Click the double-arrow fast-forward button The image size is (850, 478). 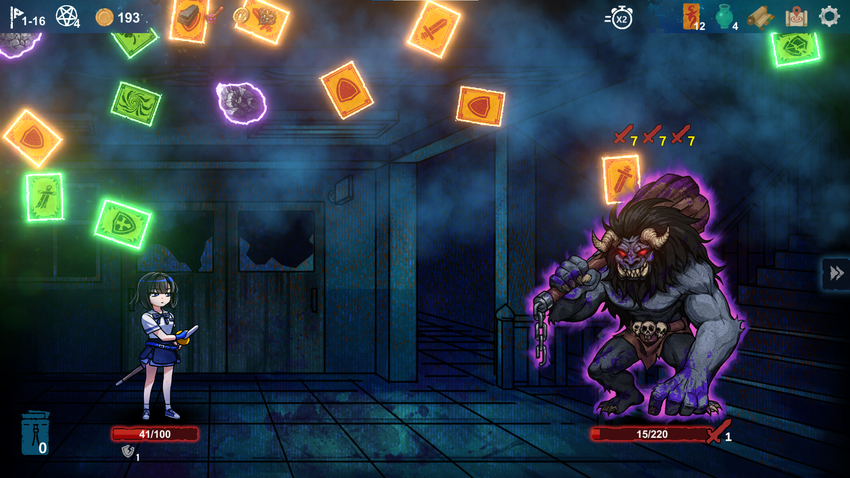coord(834,273)
